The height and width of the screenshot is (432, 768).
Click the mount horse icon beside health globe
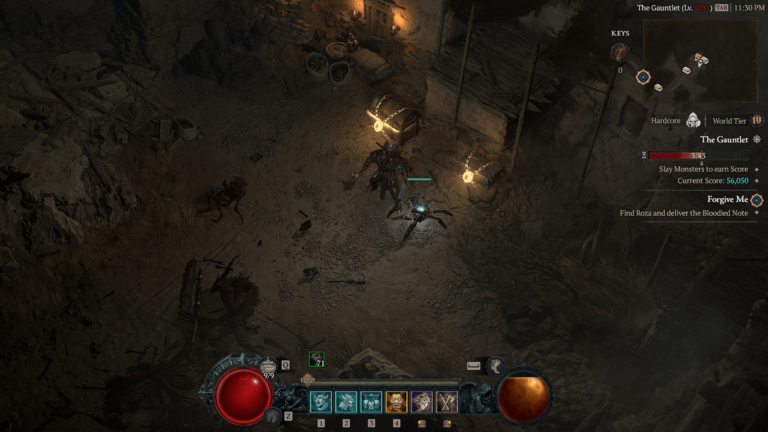coord(272,414)
